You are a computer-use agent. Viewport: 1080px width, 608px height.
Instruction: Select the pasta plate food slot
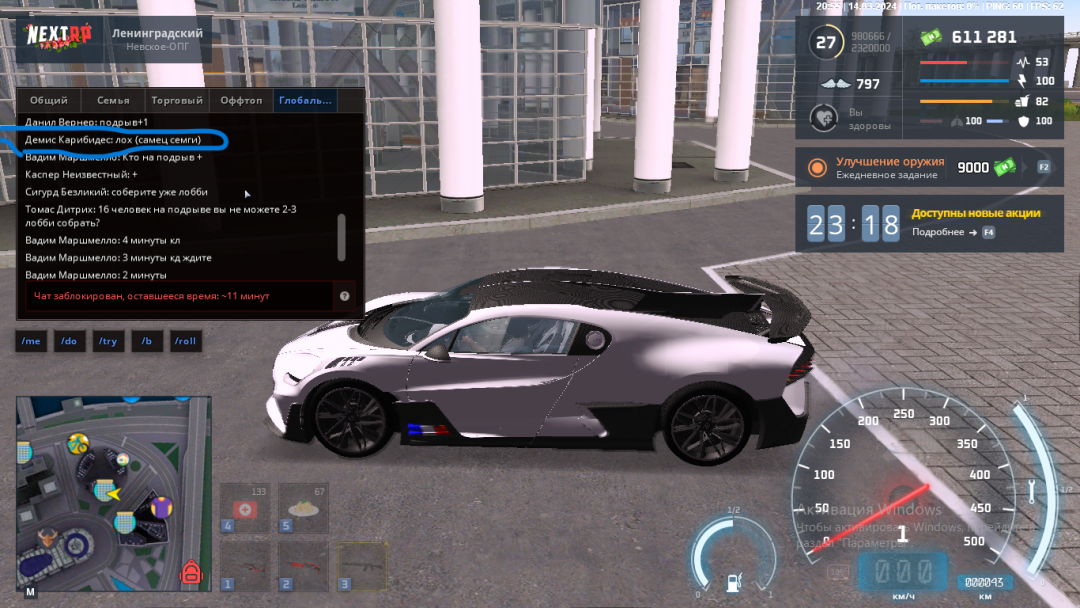pyautogui.click(x=303, y=509)
